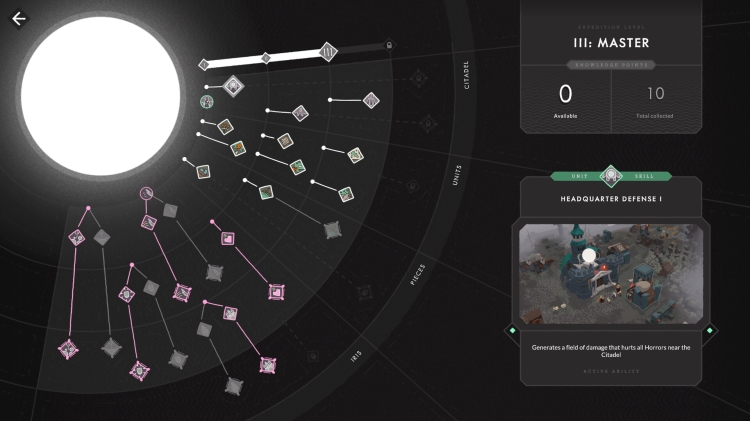
Task: Select the pink circular skill node
Action: click(146, 192)
